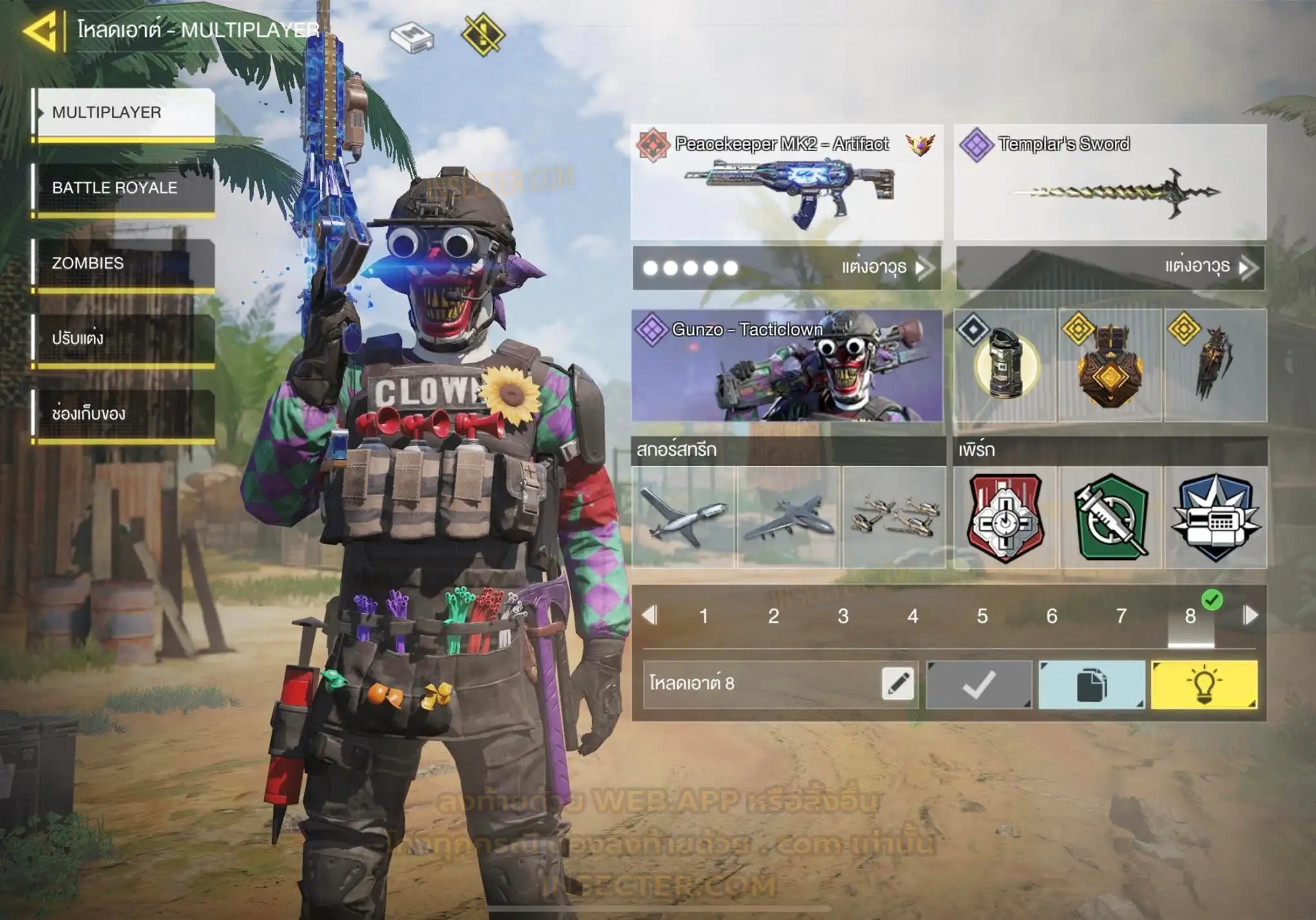Click the yellow lightbulb recommendation button

click(x=1204, y=684)
